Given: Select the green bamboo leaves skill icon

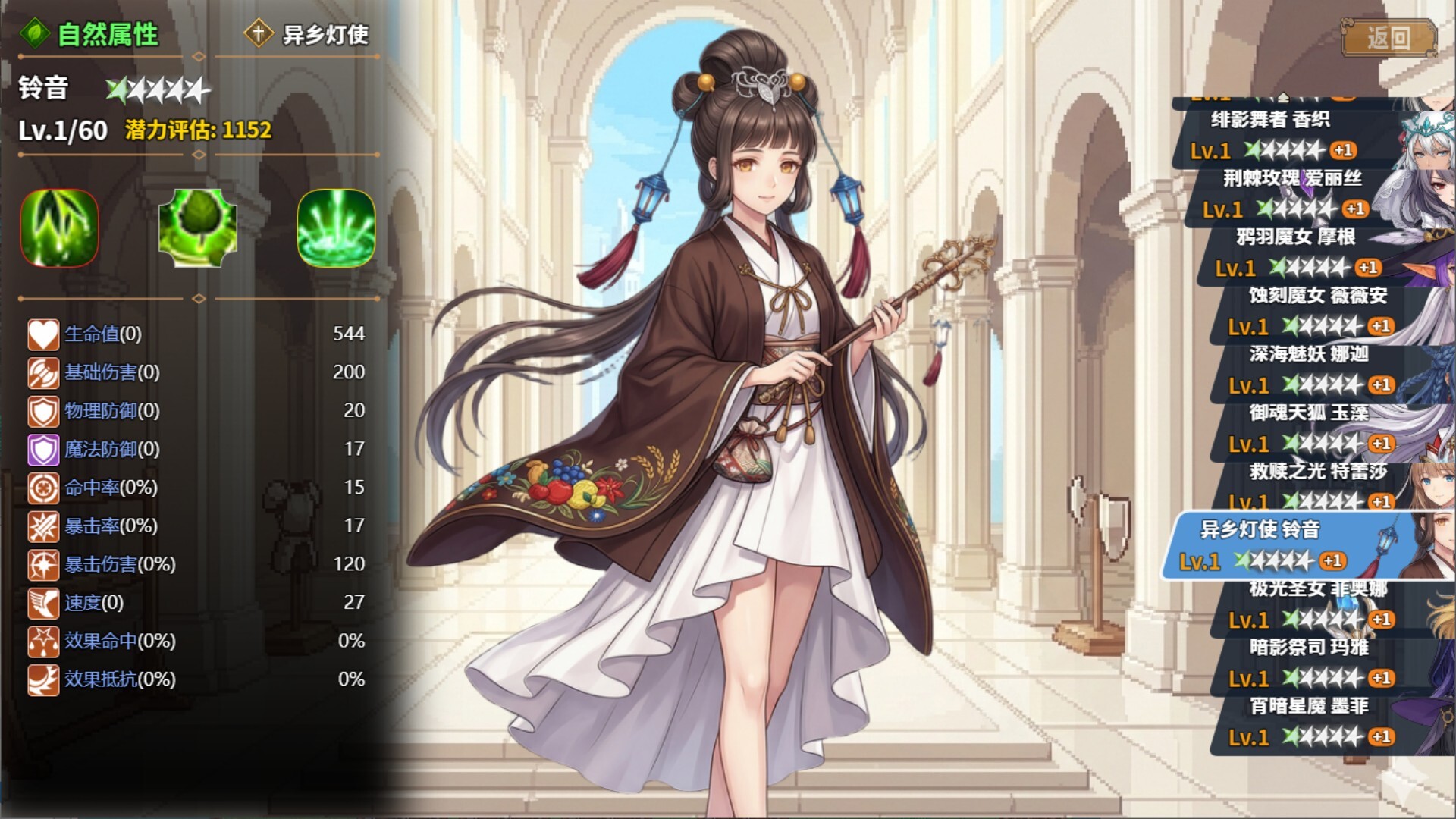Looking at the screenshot, I should (59, 227).
